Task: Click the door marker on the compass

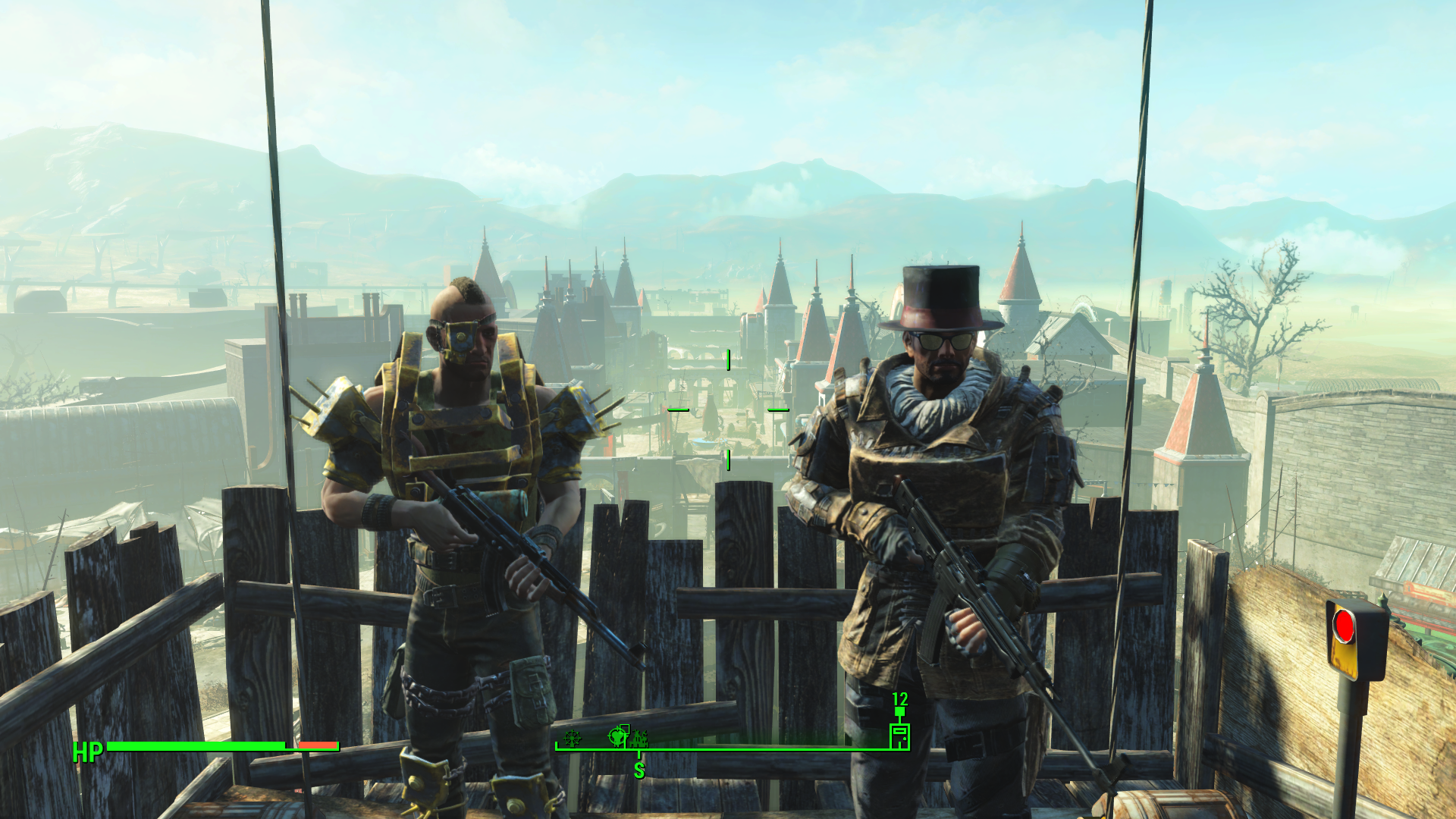Action: click(x=899, y=736)
